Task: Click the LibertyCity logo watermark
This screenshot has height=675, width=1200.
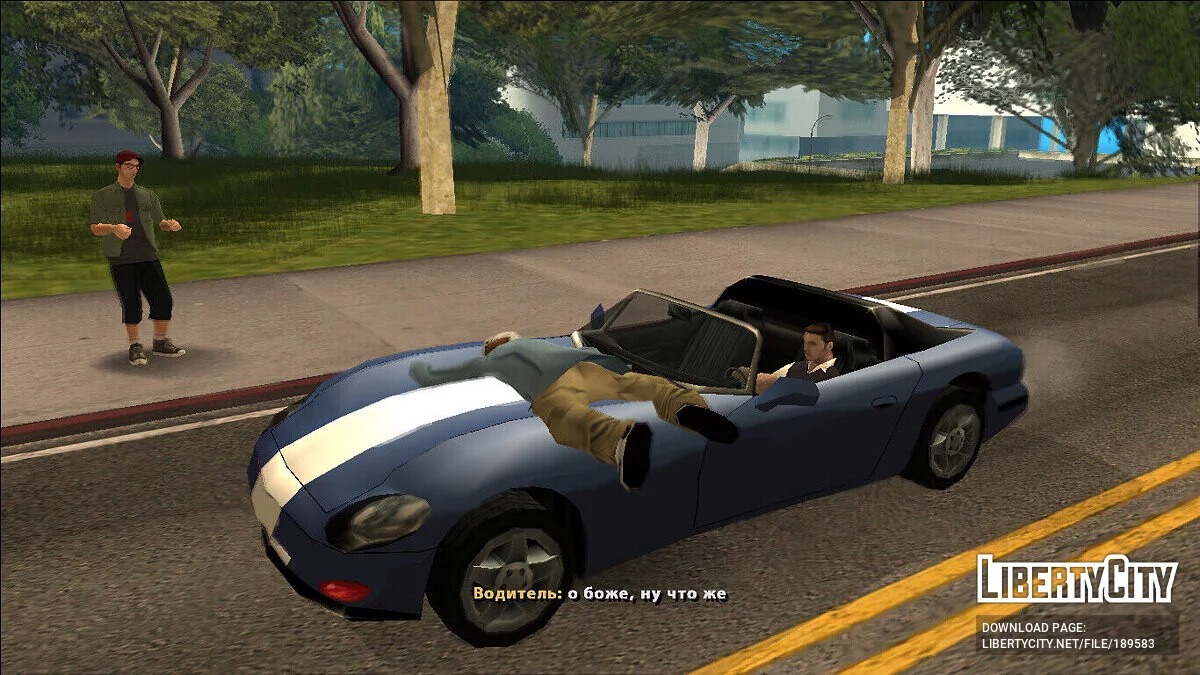Action: point(1076,579)
